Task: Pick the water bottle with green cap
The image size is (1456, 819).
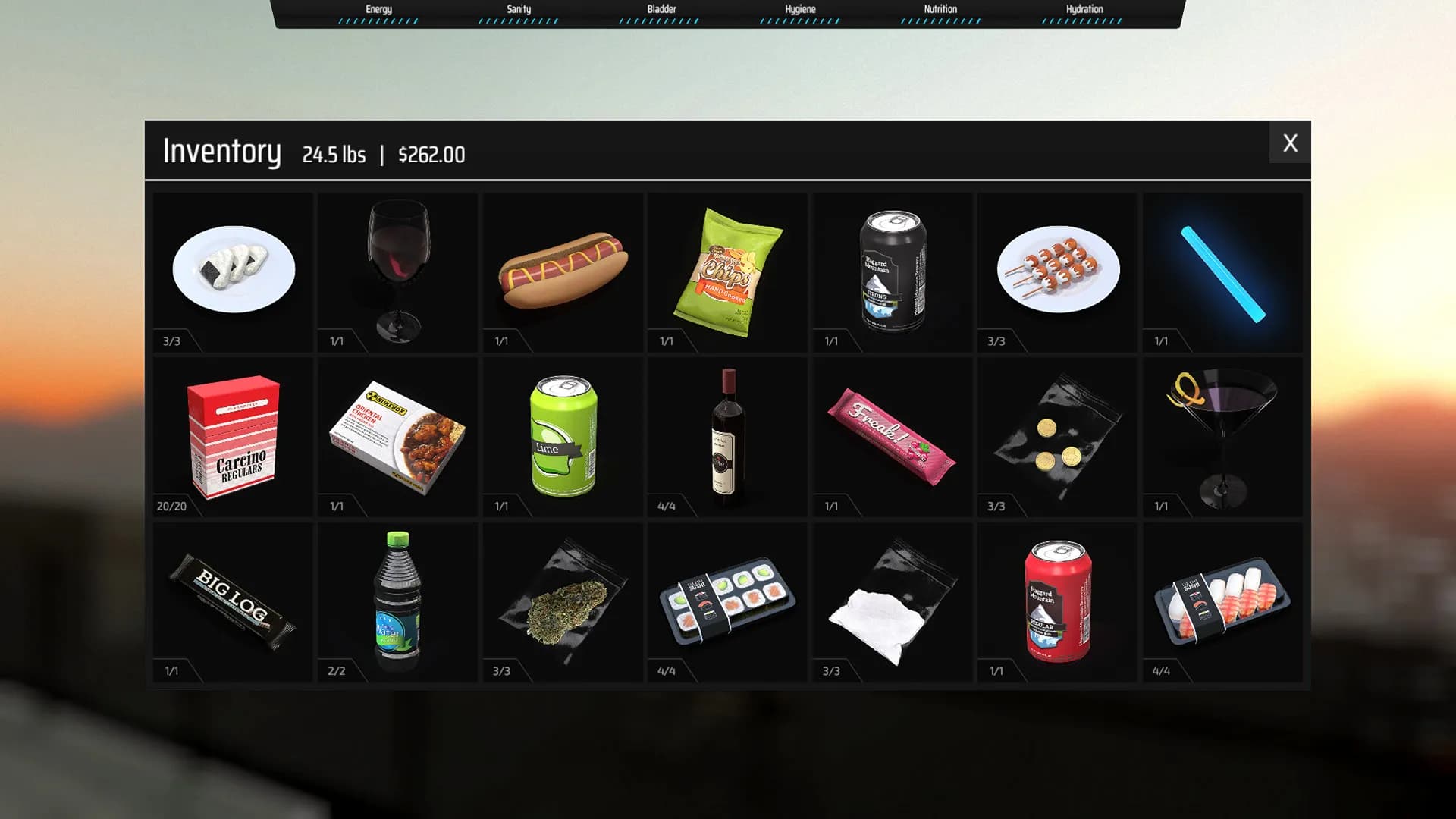Action: [x=397, y=599]
